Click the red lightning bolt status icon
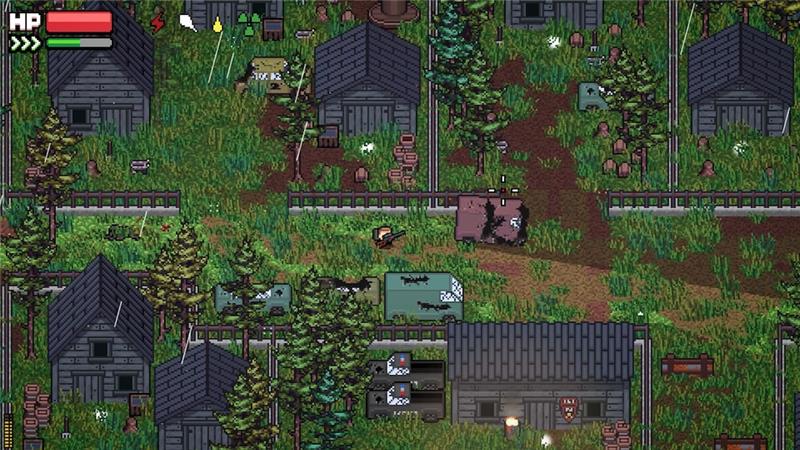This screenshot has width=800, height=450. [157, 22]
